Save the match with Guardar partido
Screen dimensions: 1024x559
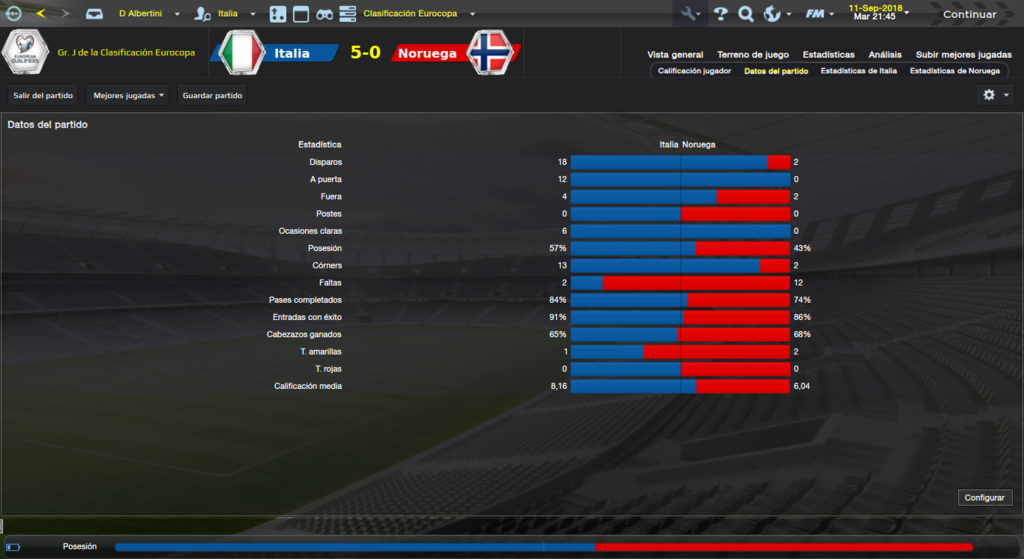click(x=212, y=96)
